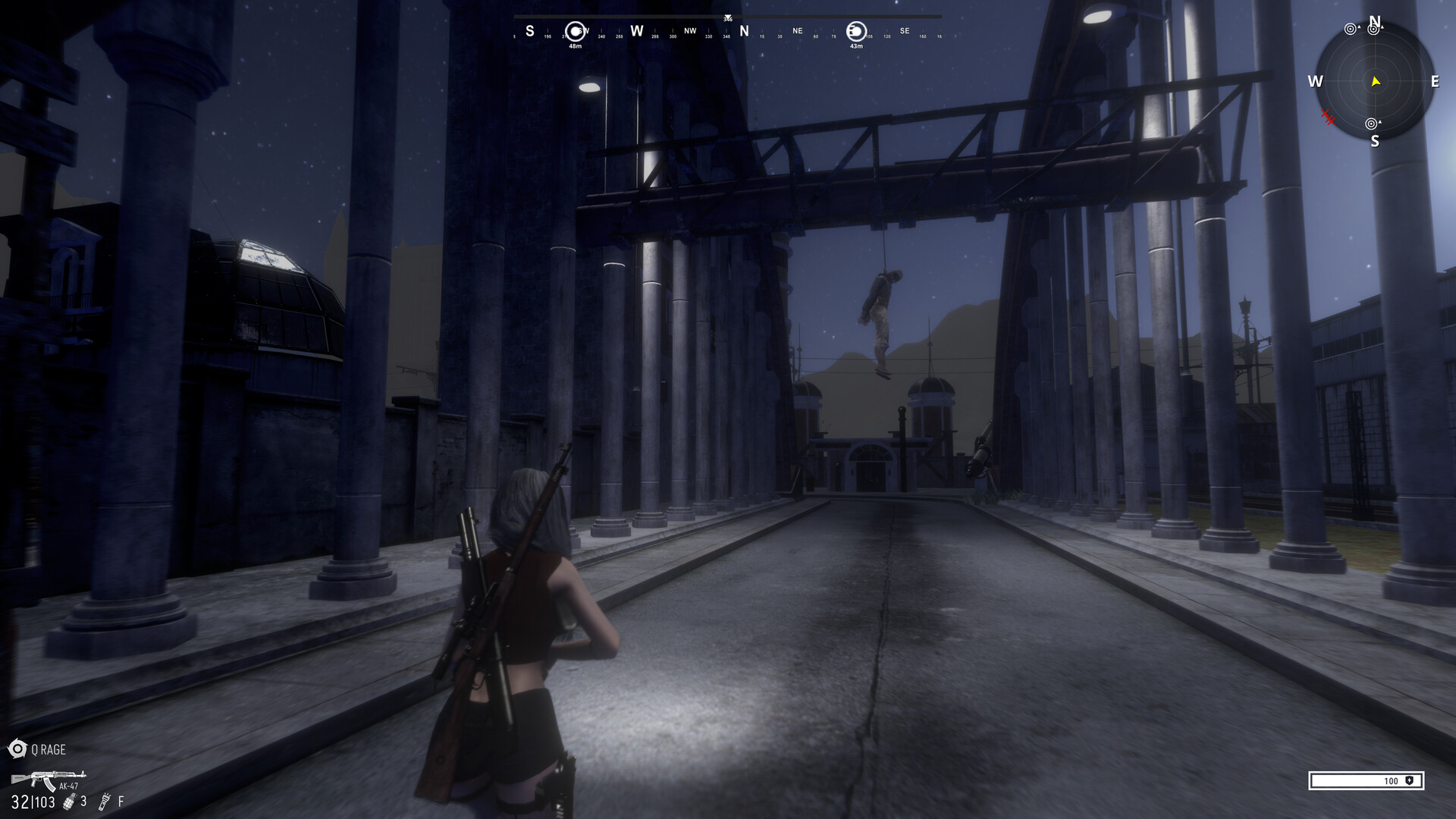Select the AK-47 weapon icon

pyautogui.click(x=47, y=778)
